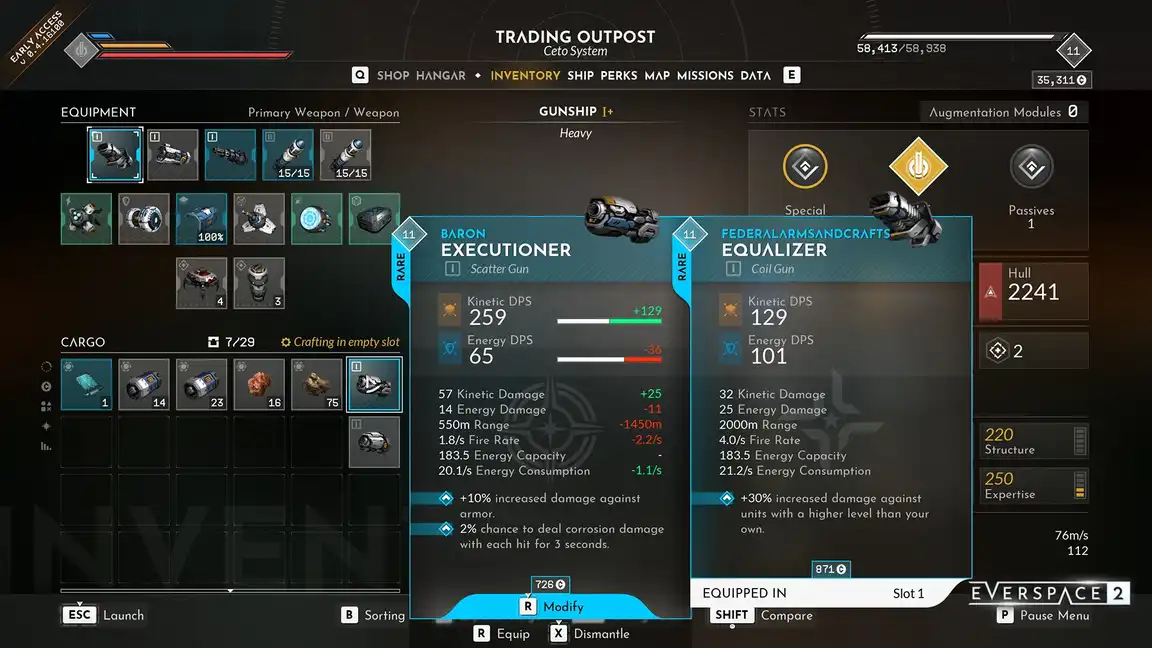The width and height of the screenshot is (1152, 648).
Task: Click the Crafting in empty slot link
Action: pos(340,342)
